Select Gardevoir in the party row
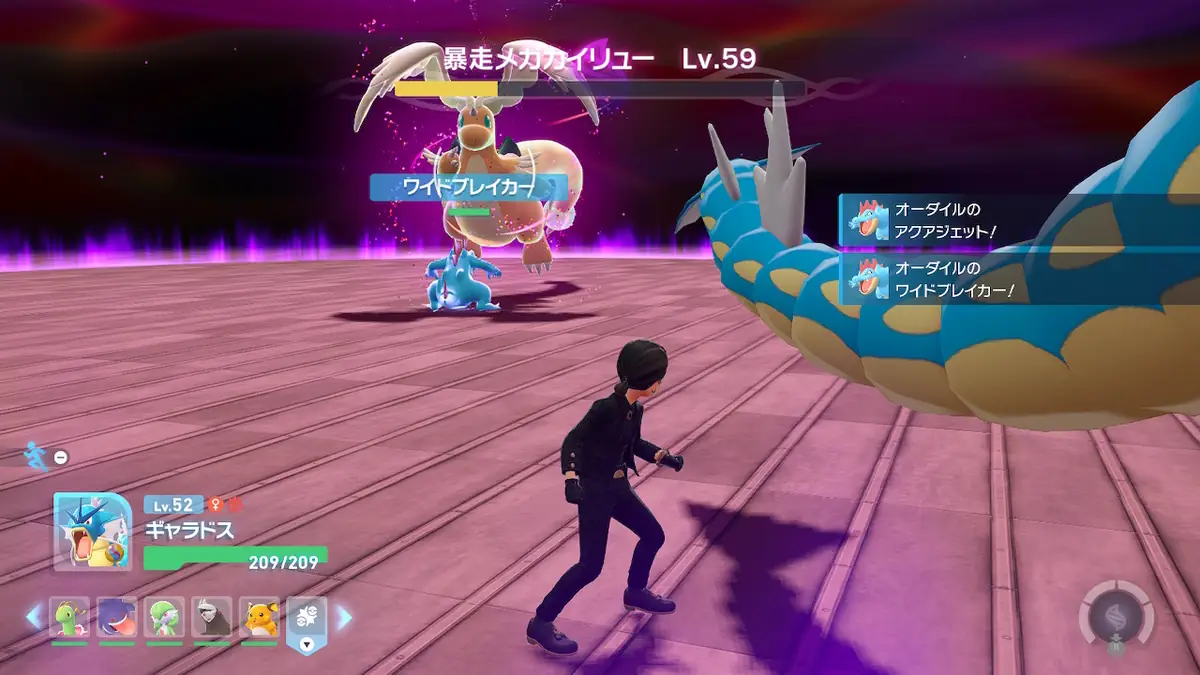This screenshot has width=1200, height=675. (164, 618)
